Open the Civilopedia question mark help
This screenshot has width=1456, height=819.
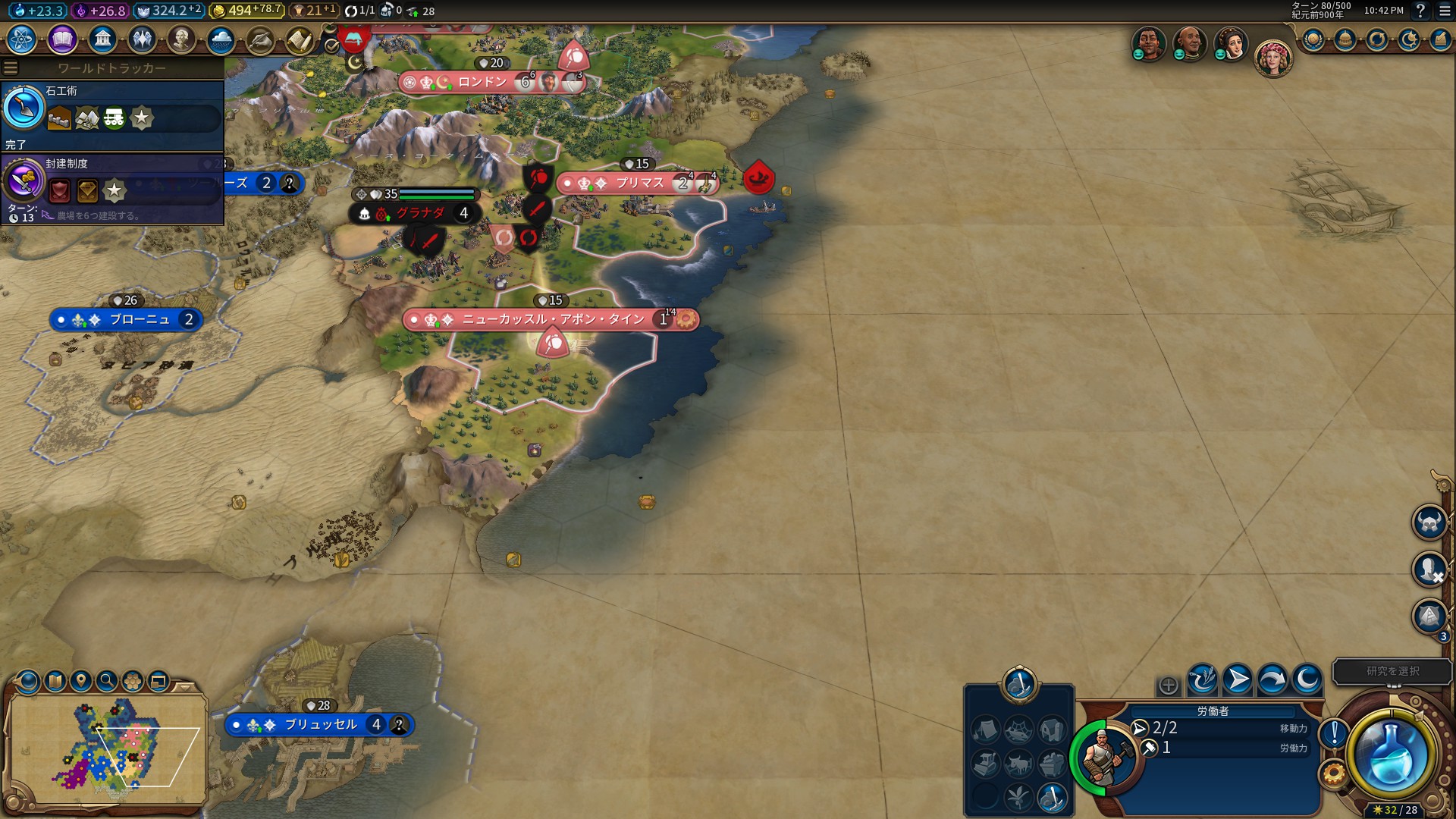coord(1421,11)
